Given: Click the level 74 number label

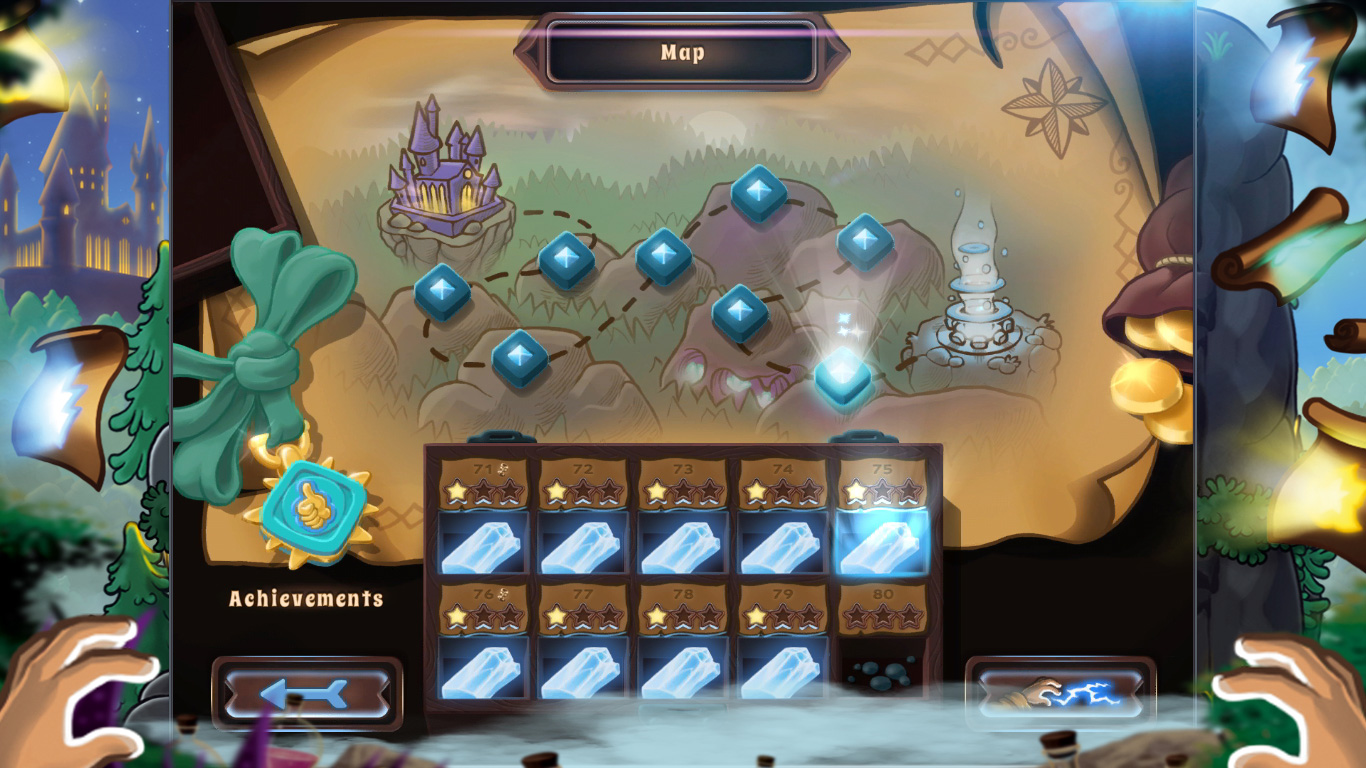Looking at the screenshot, I should (782, 467).
